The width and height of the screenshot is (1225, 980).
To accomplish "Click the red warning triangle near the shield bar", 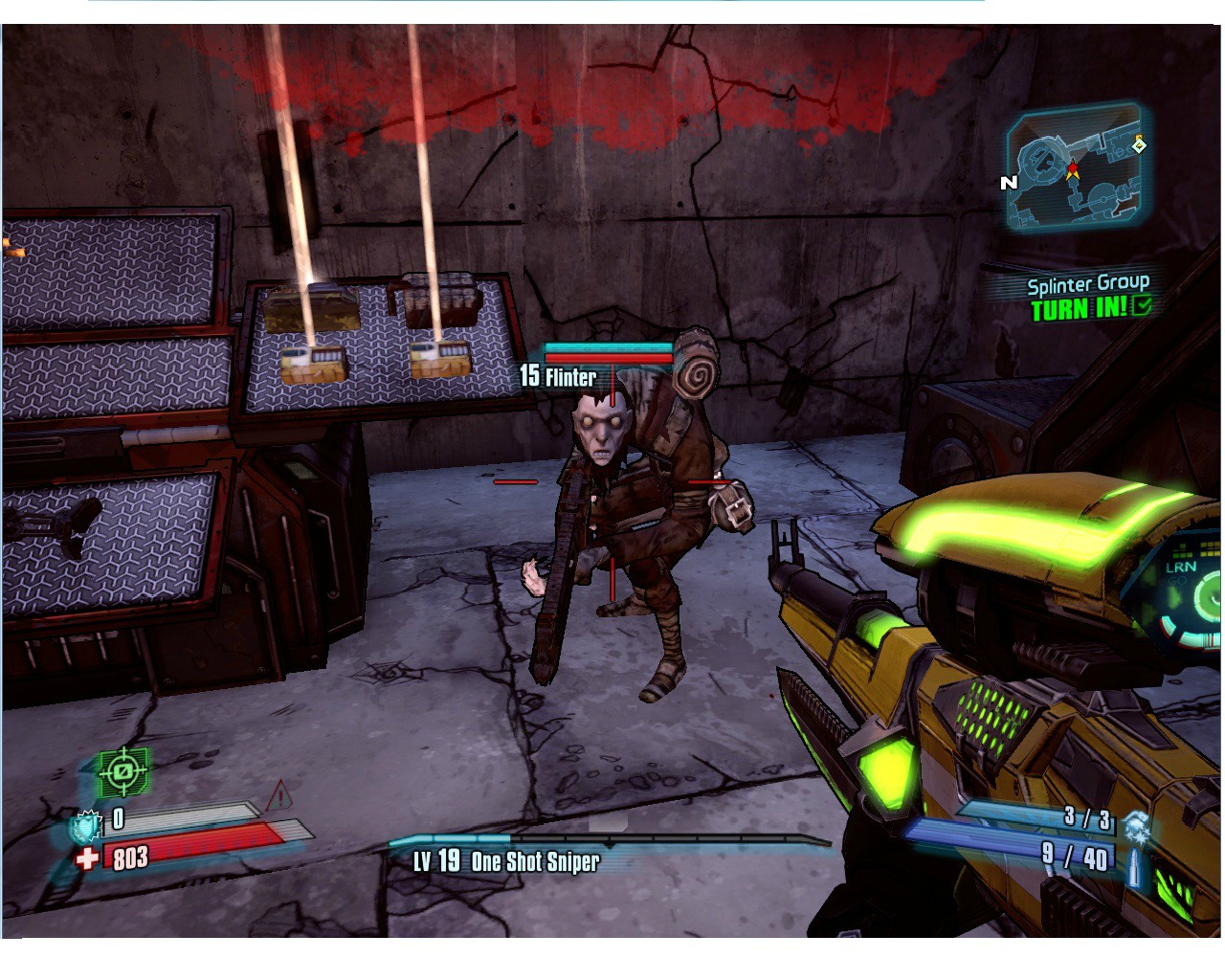I will pyautogui.click(x=279, y=792).
